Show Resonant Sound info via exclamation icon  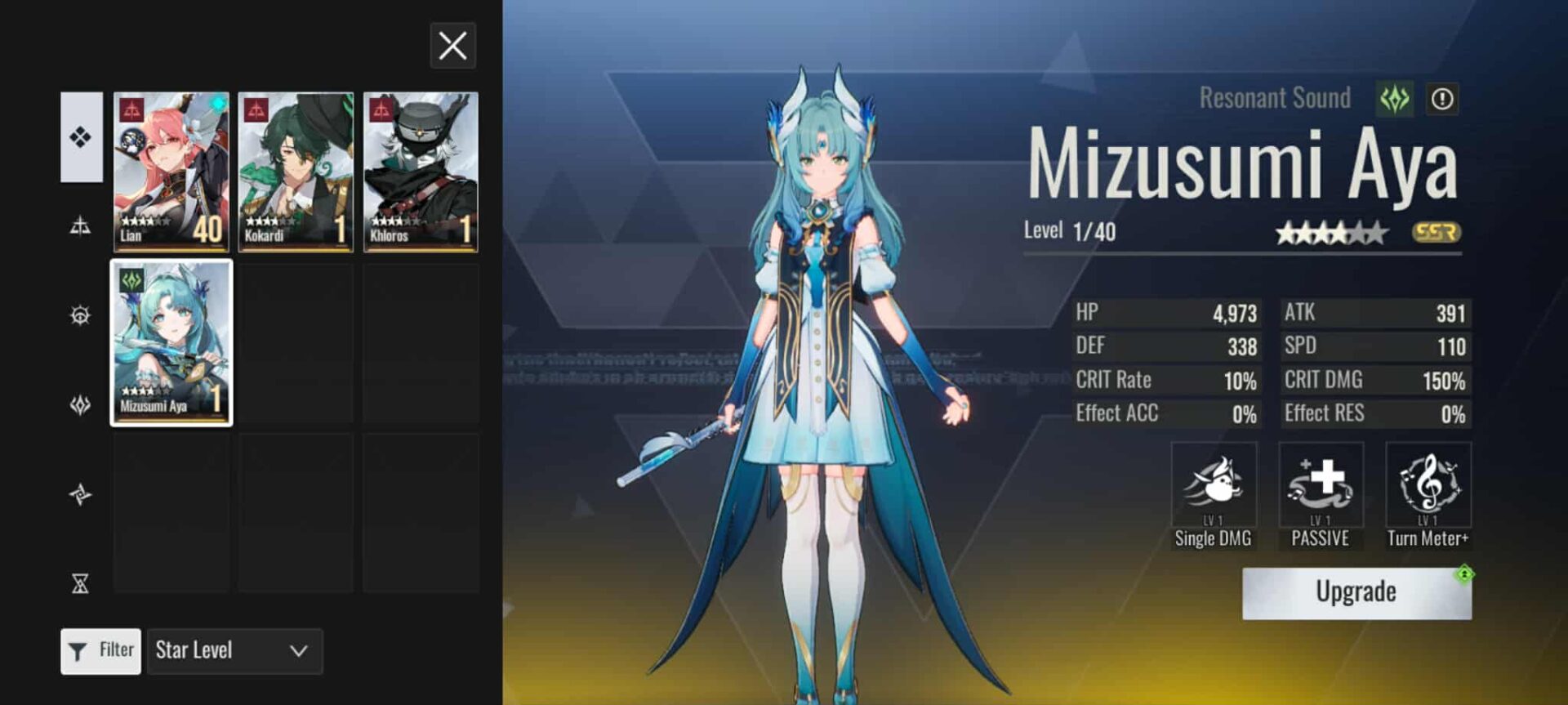click(x=1442, y=99)
